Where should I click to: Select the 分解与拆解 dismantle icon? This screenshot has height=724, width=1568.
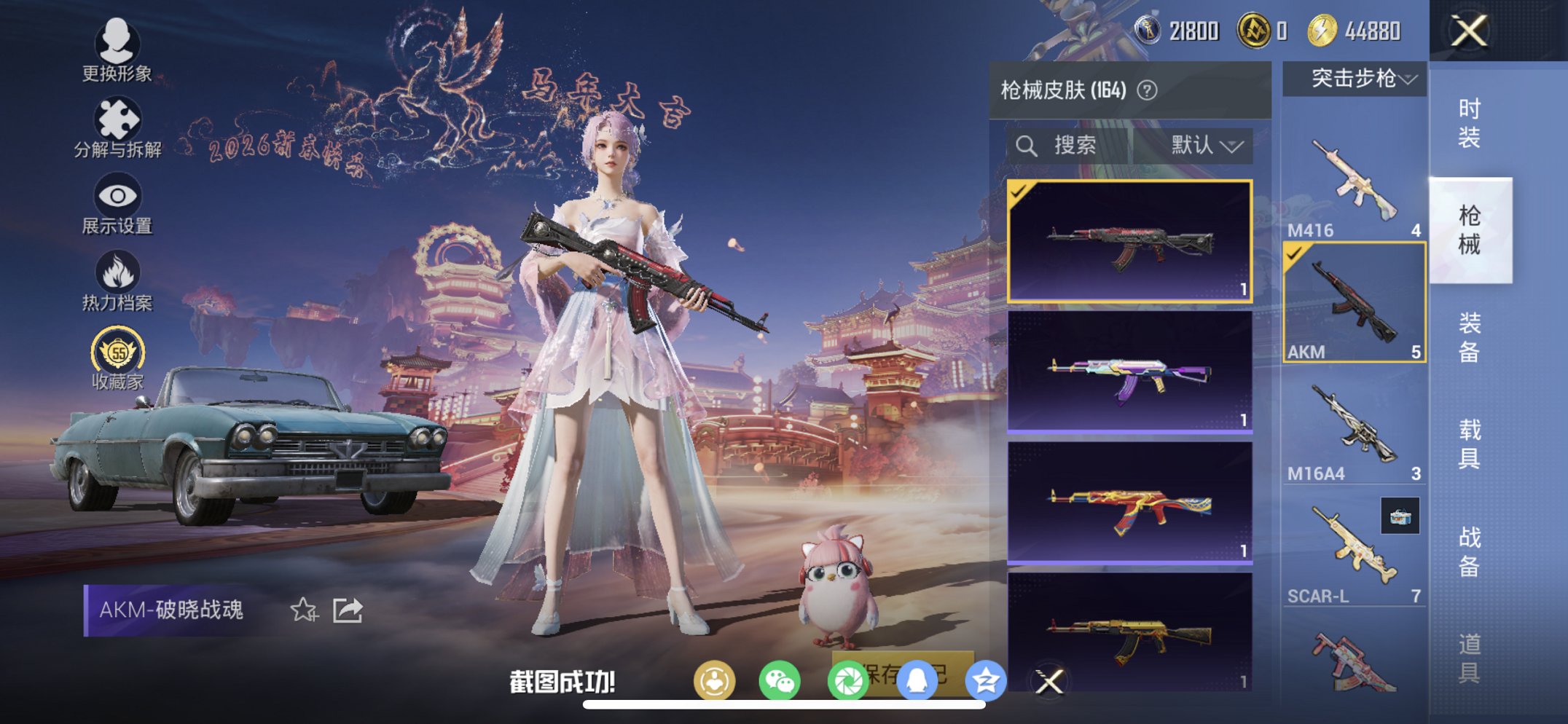[x=118, y=119]
